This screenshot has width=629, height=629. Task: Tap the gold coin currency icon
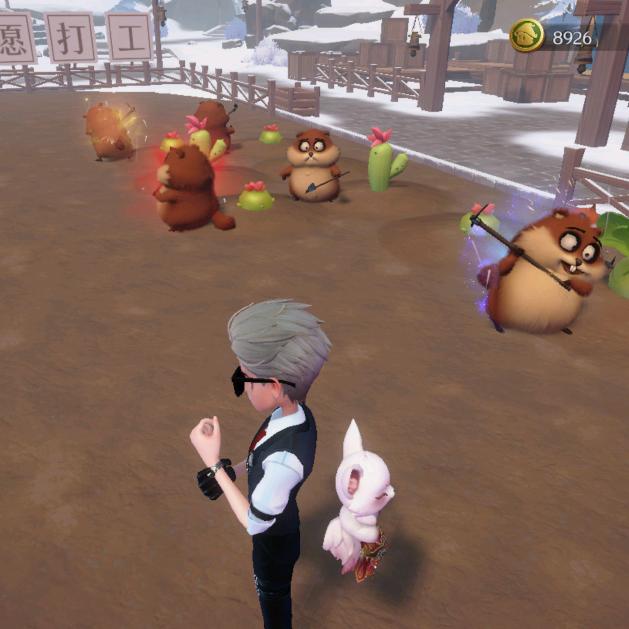pyautogui.click(x=527, y=36)
